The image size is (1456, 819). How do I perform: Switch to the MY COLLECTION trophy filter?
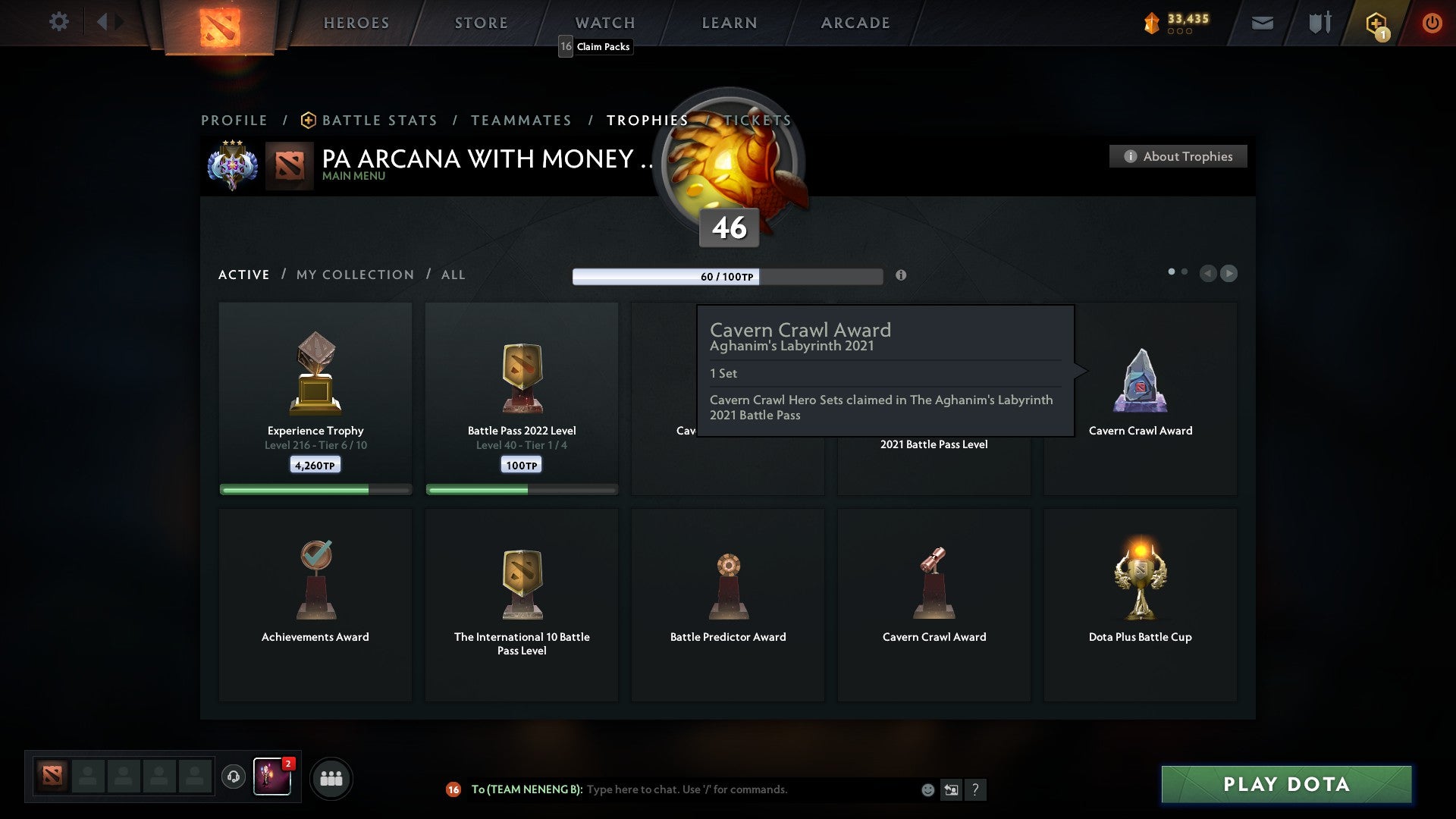point(353,275)
